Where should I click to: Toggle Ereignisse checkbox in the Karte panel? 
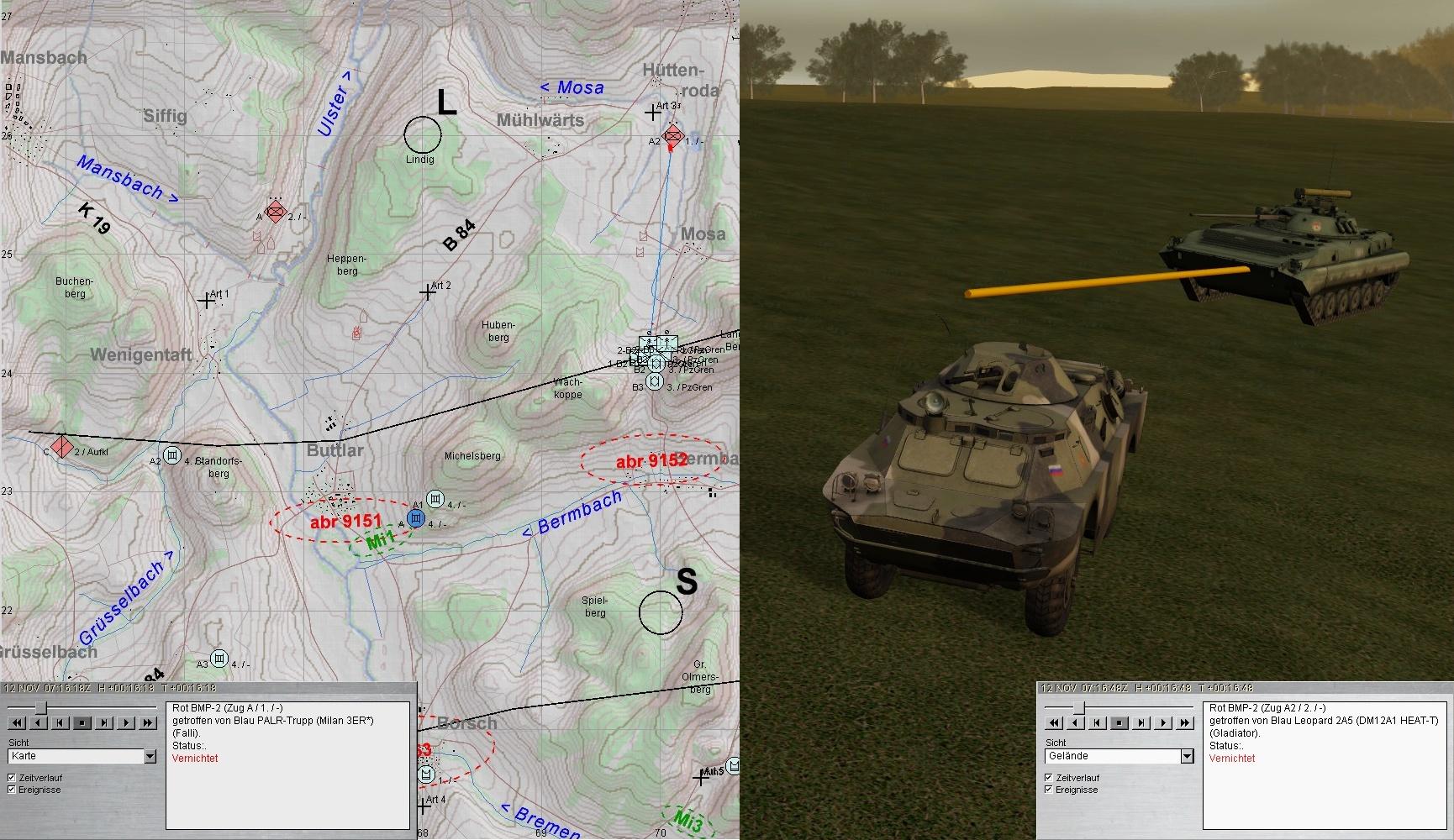tap(12, 790)
